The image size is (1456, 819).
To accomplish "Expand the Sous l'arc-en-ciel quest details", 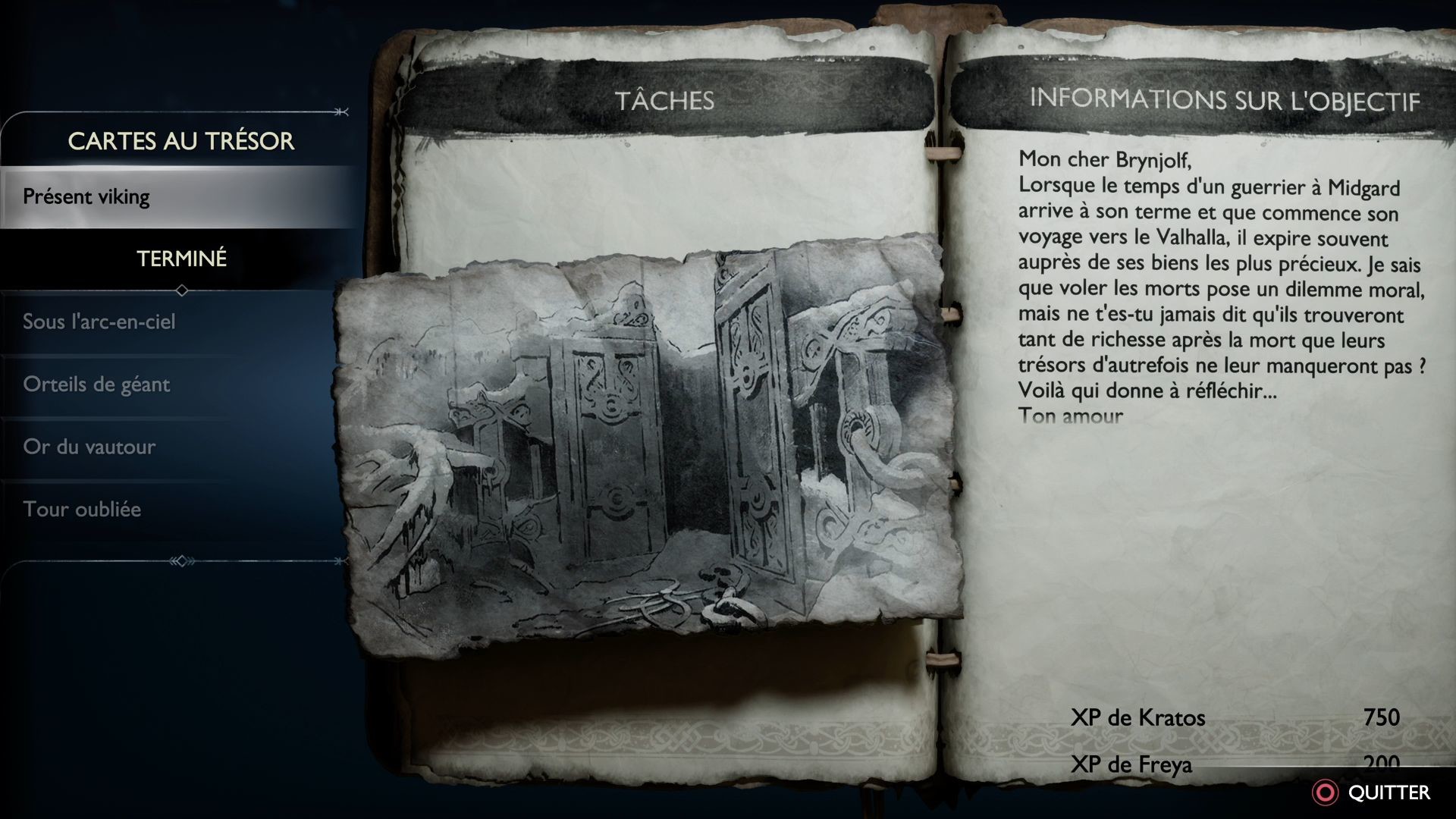I will [x=99, y=321].
